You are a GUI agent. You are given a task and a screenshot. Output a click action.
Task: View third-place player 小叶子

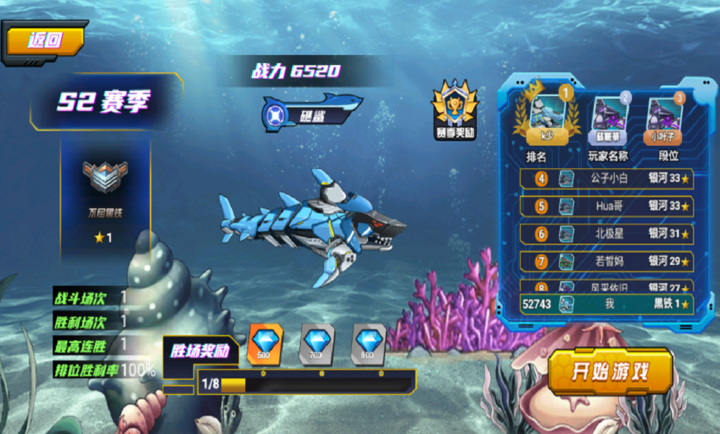662,116
